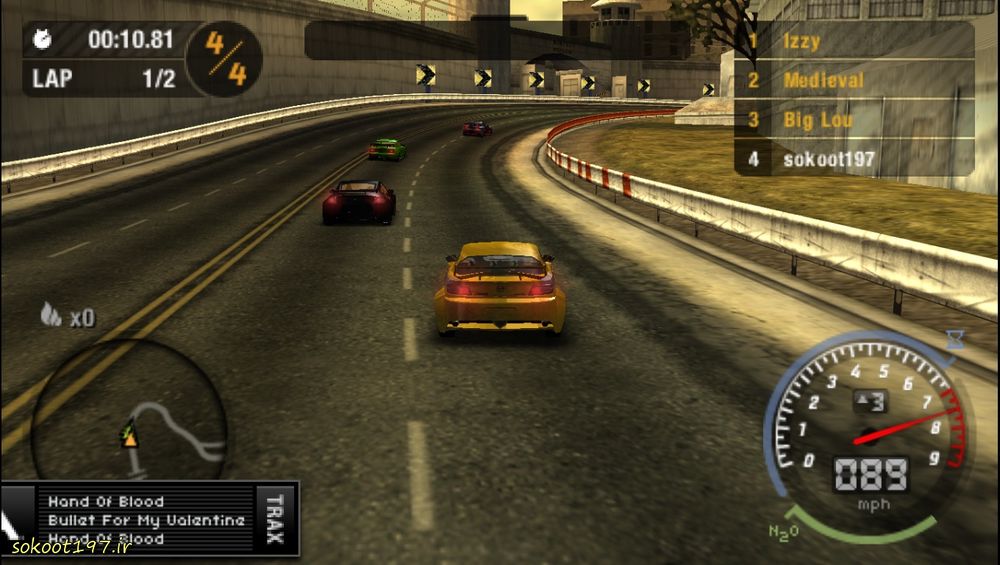Image resolution: width=1000 pixels, height=565 pixels.
Task: Click the stopwatch icon beside the race timer
Action: (44, 40)
